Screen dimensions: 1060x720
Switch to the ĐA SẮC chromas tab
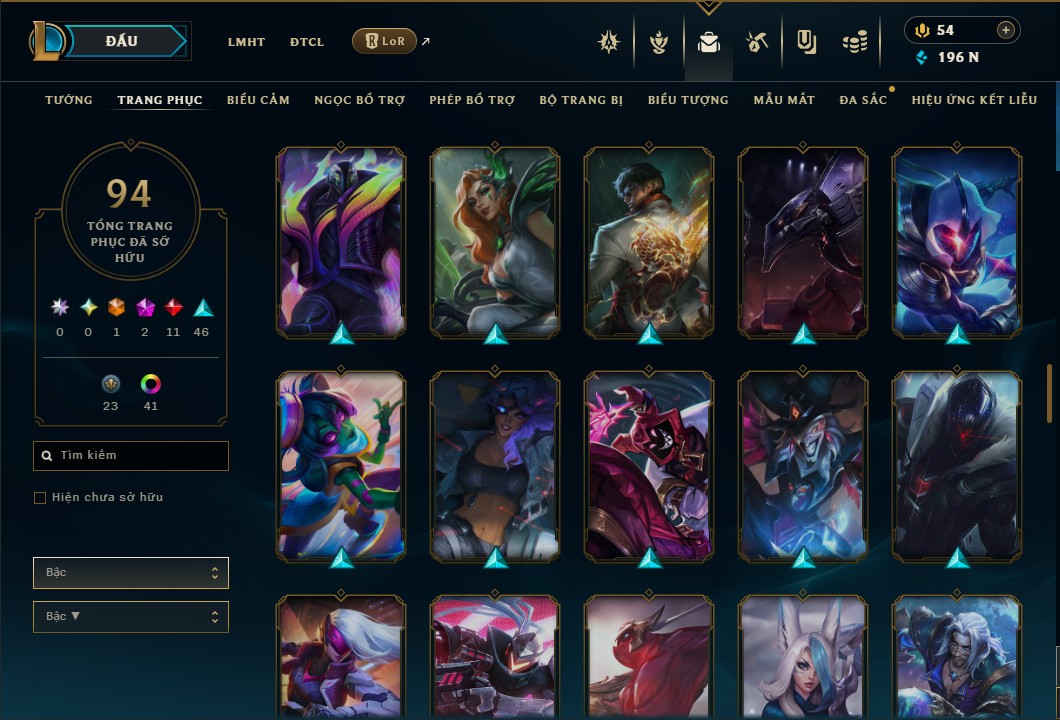863,100
